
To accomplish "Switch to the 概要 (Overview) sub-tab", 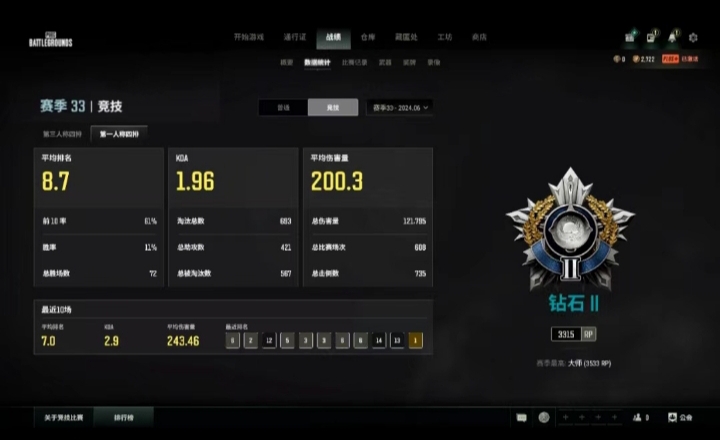I will [286, 62].
